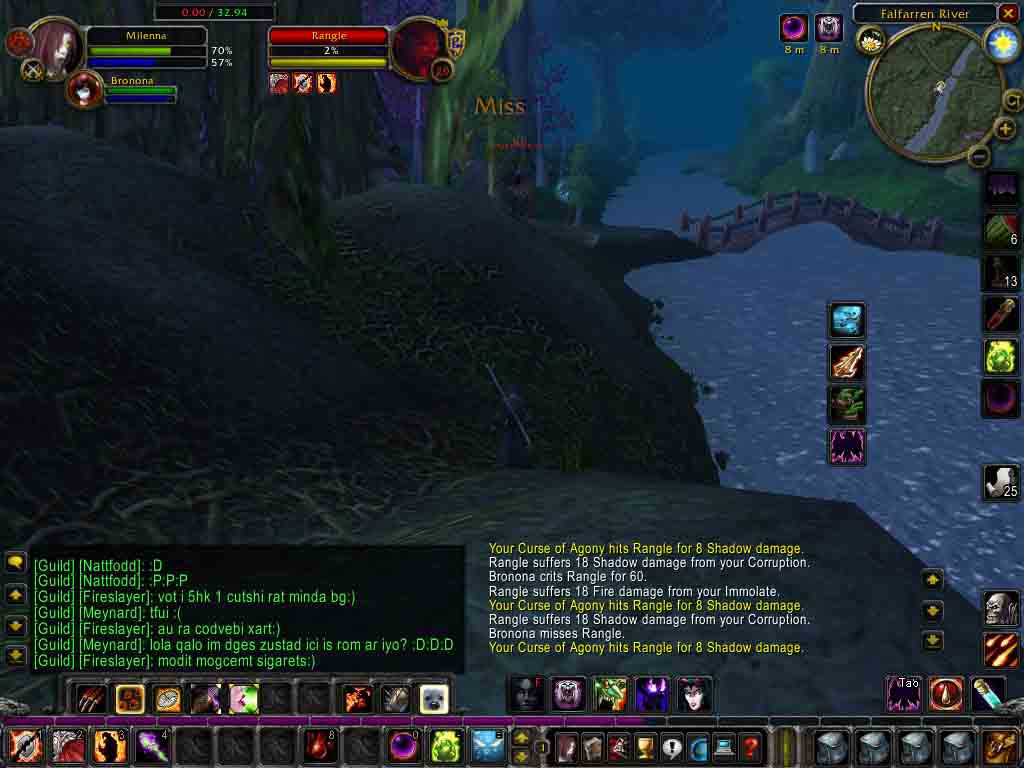1024x768 pixels.
Task: Open the main menu computer icon
Action: coord(723,746)
